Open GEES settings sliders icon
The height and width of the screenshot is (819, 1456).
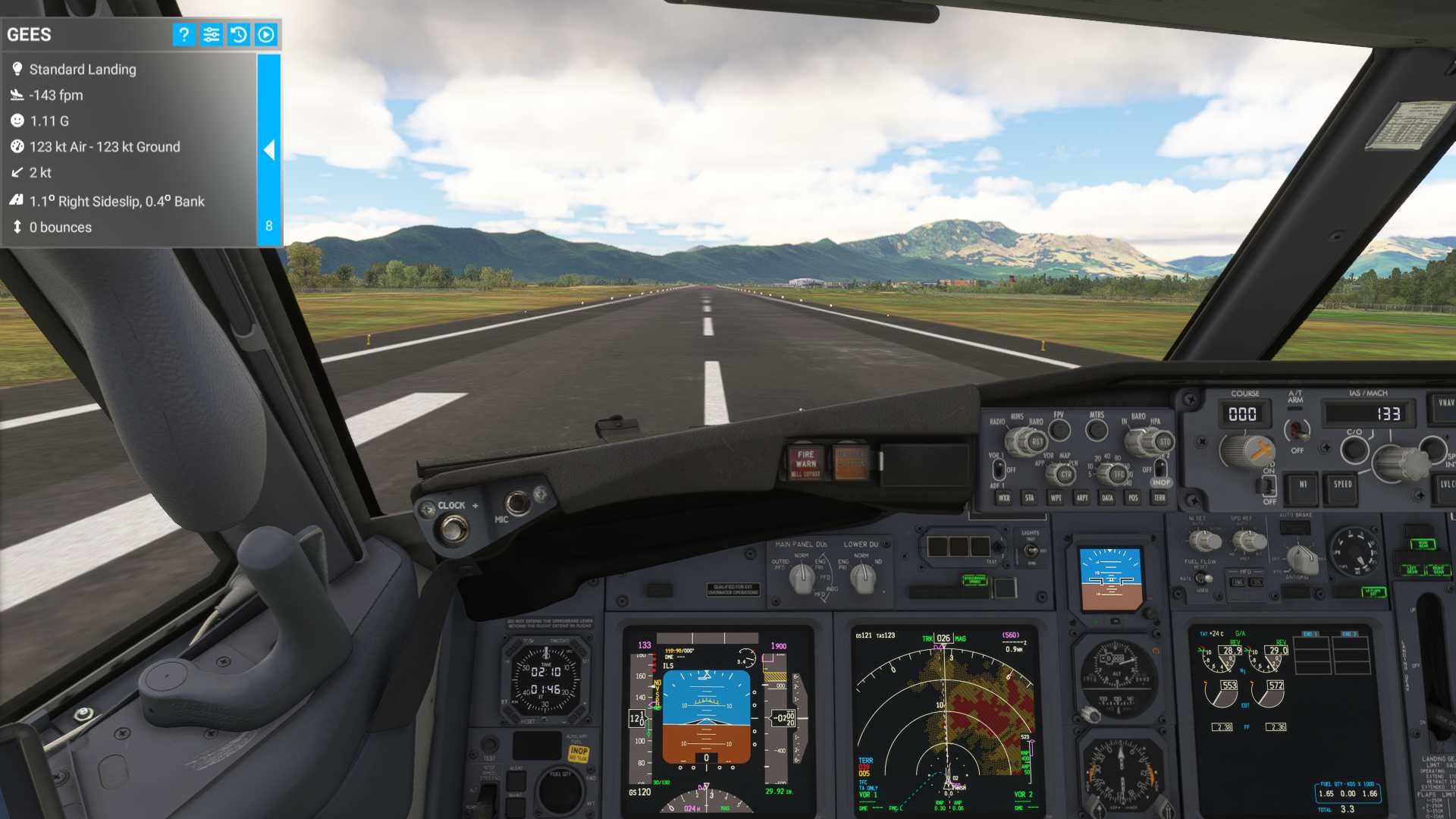211,35
